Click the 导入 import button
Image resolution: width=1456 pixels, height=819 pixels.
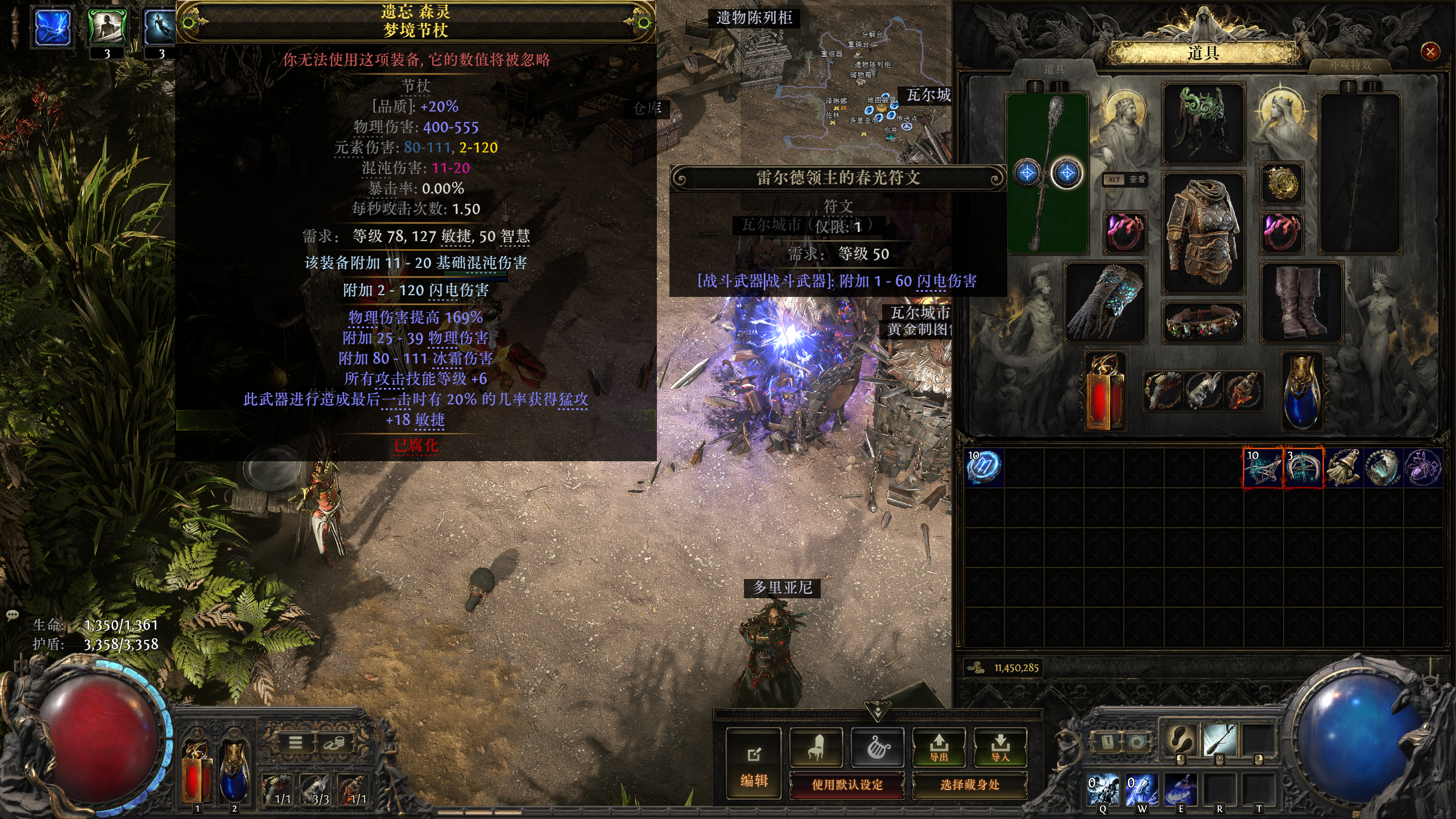[x=1000, y=747]
